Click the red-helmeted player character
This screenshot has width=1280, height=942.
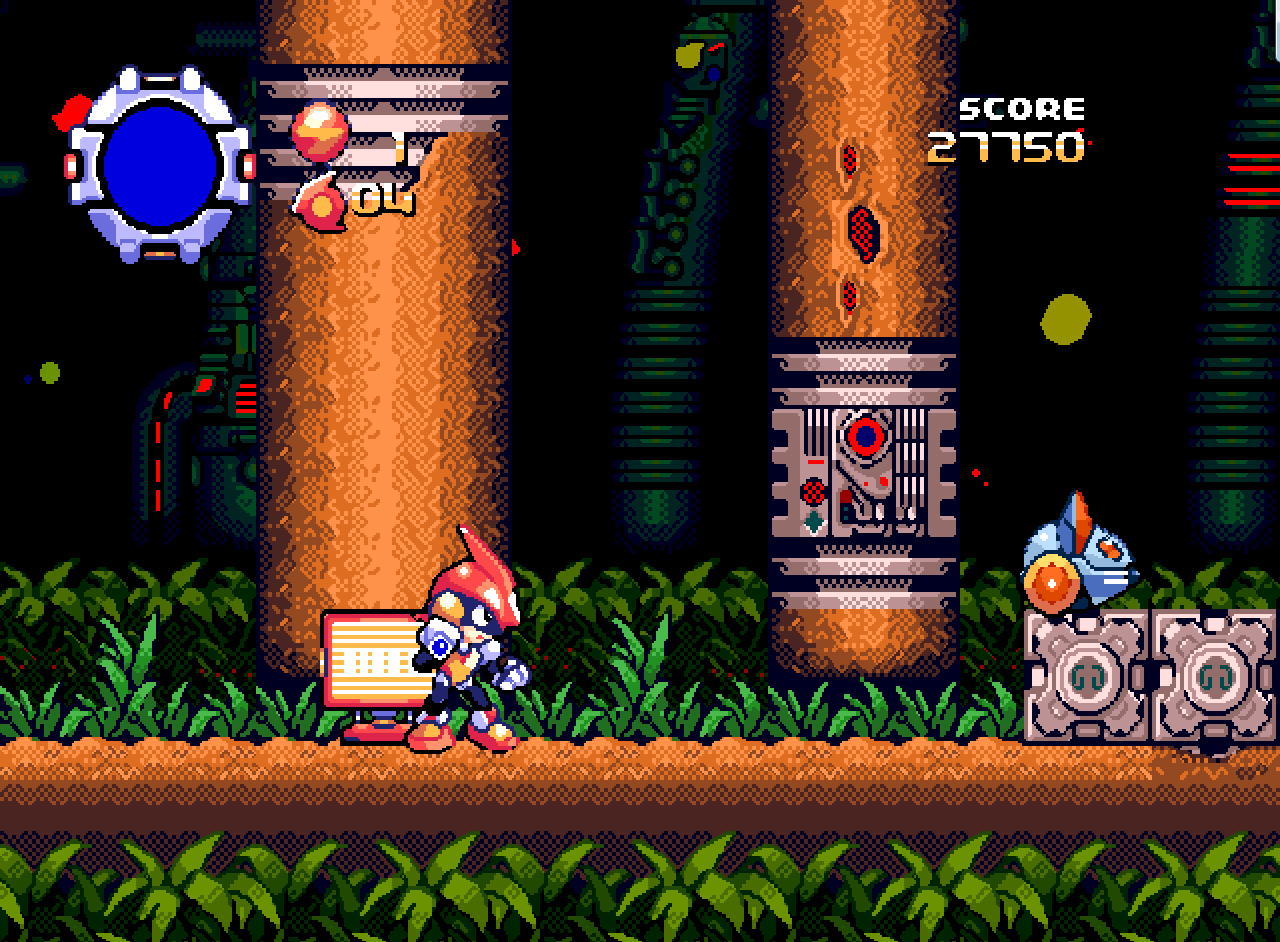465,640
